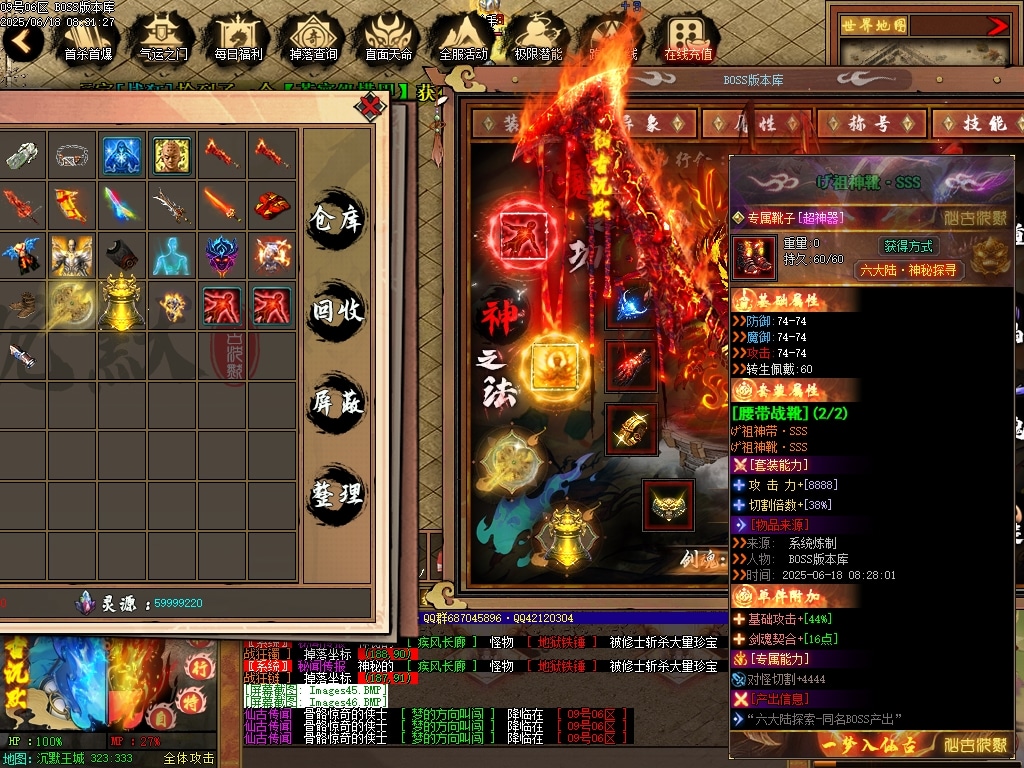Sort the bag with 整理
Viewport: 1024px width, 768px height.
point(336,494)
